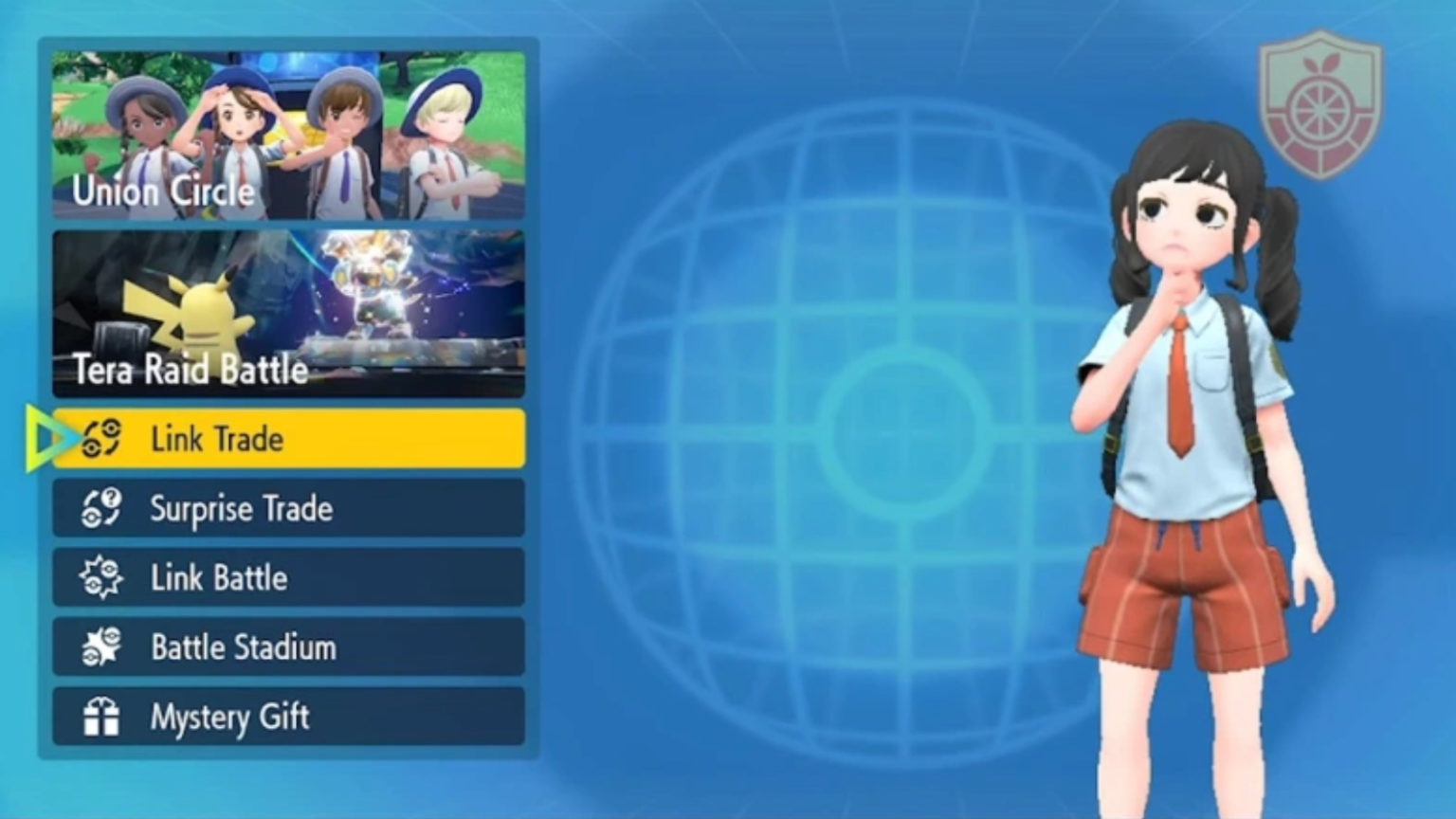Image resolution: width=1456 pixels, height=819 pixels.
Task: Select the Link Battle gear icon
Action: (100, 578)
